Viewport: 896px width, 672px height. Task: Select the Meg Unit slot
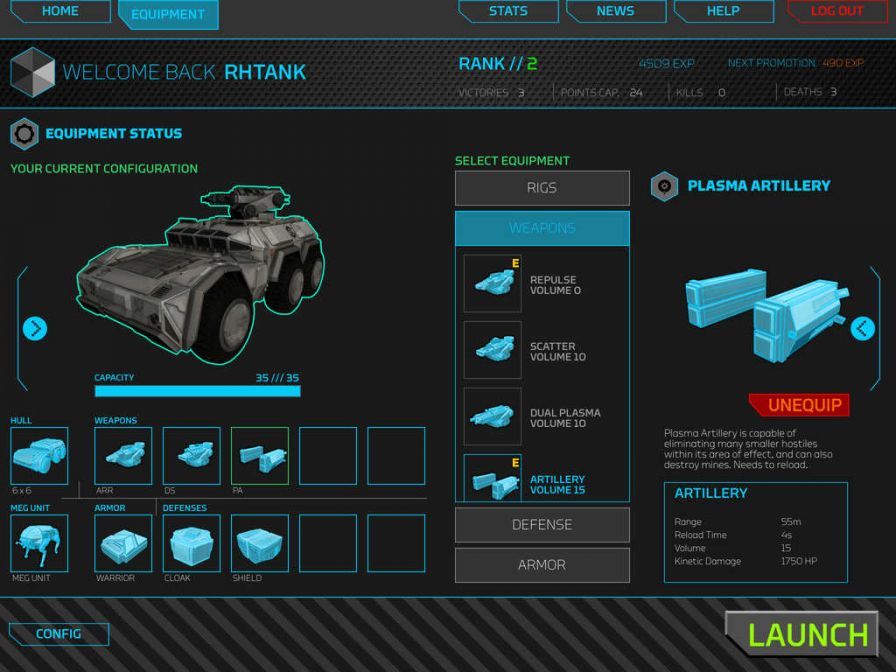[39, 543]
